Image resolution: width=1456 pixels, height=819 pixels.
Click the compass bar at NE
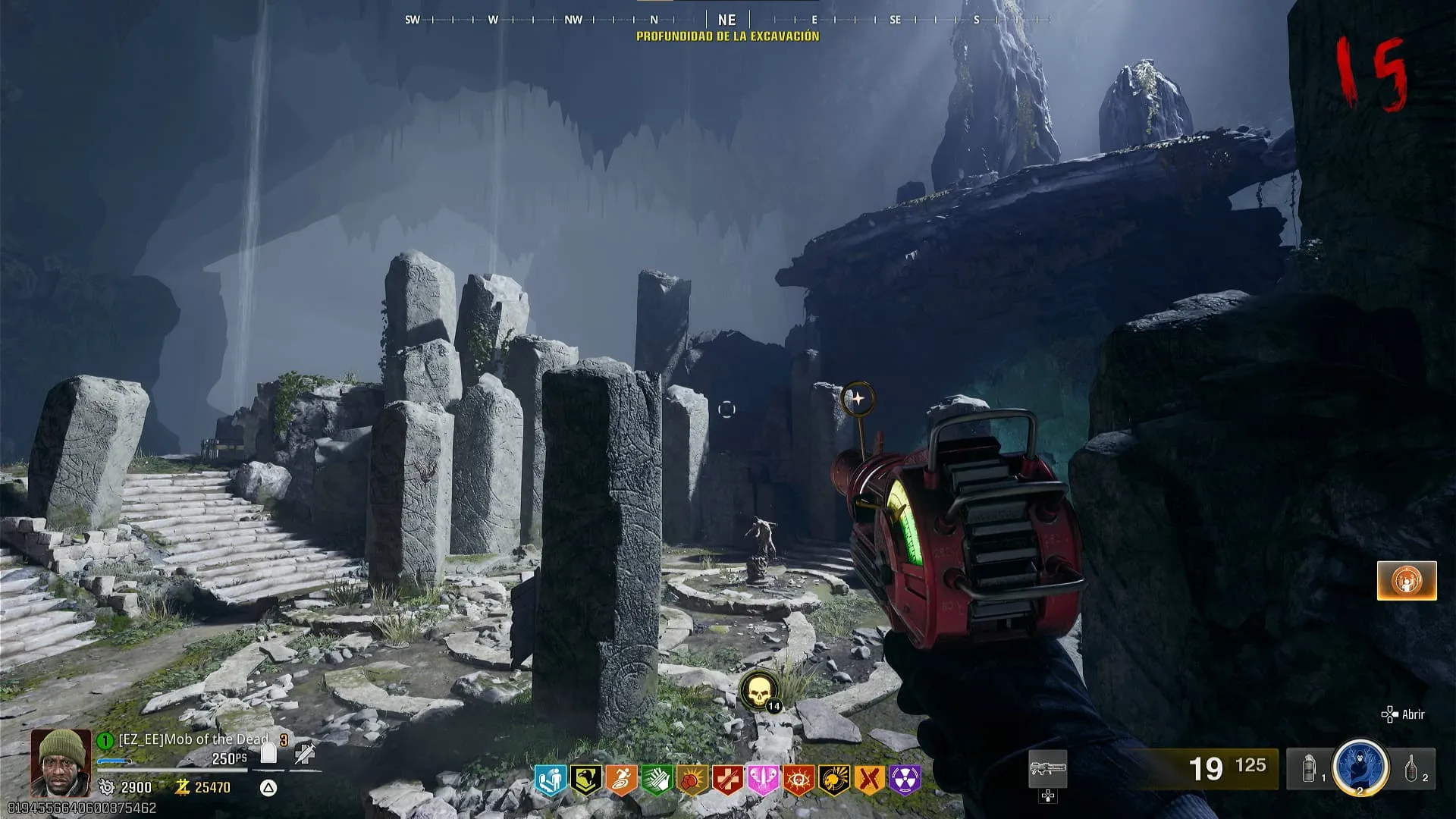click(x=726, y=20)
